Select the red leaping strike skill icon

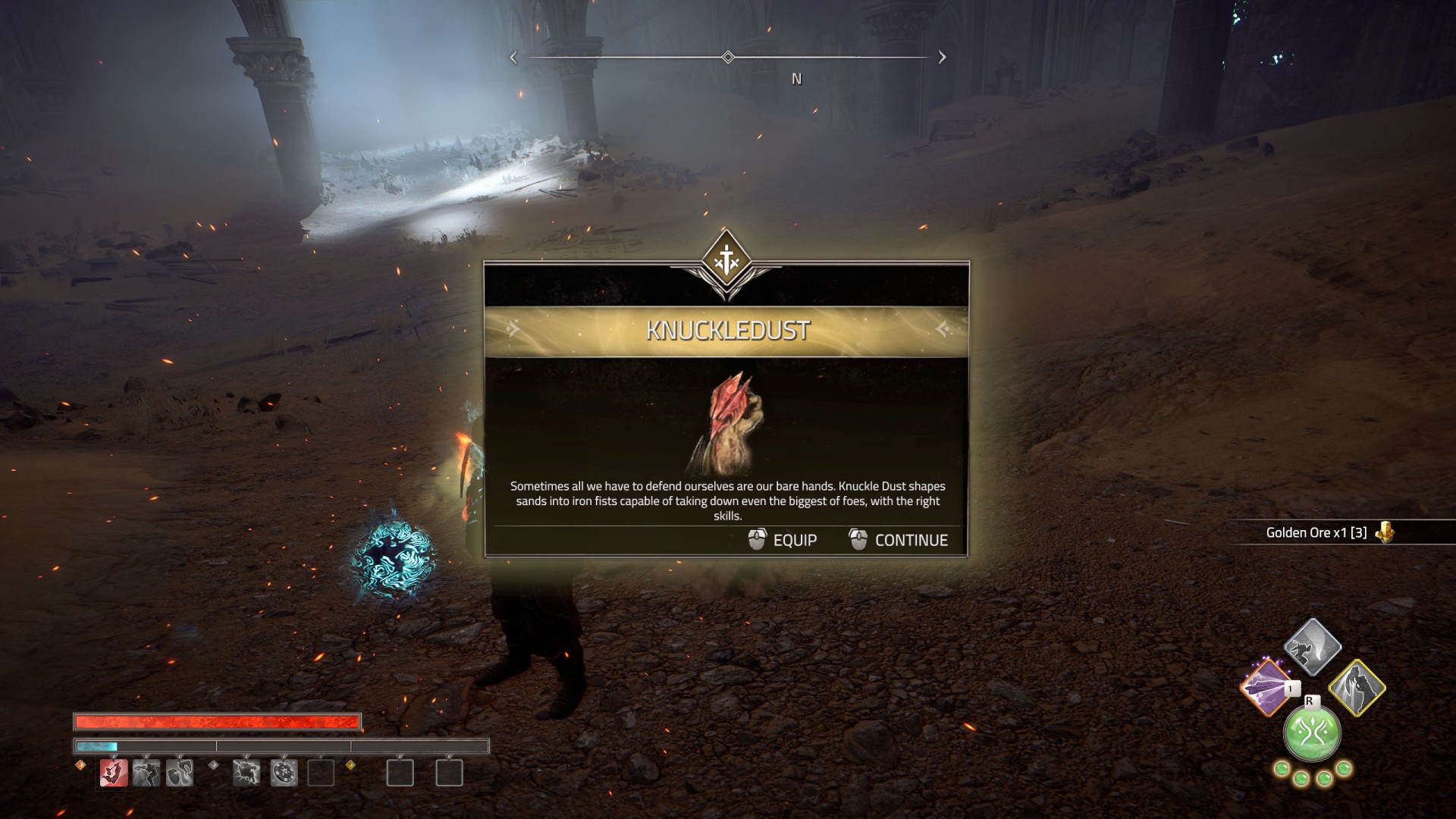click(114, 773)
